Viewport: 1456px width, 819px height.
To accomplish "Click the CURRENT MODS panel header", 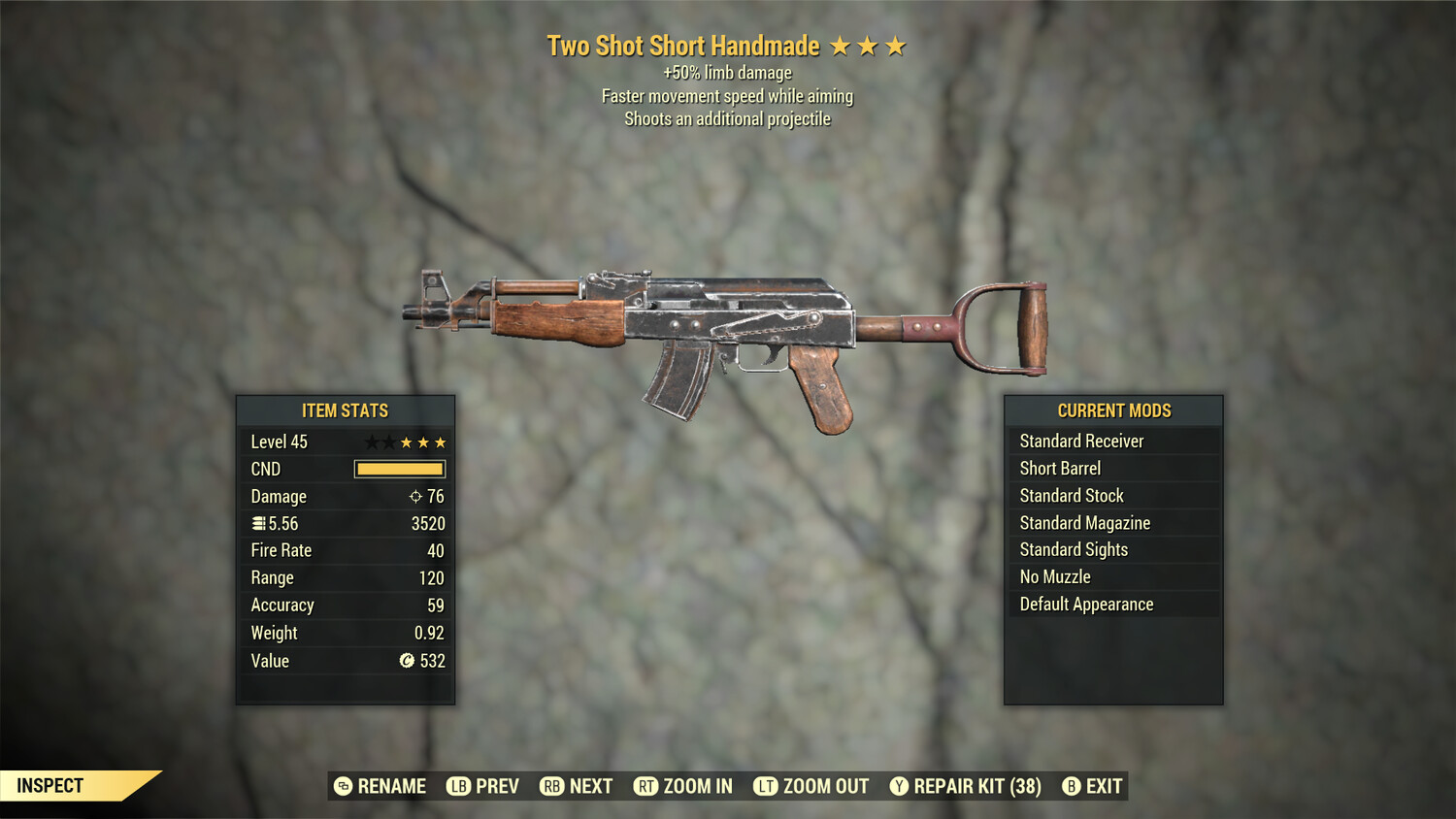I will point(1114,410).
